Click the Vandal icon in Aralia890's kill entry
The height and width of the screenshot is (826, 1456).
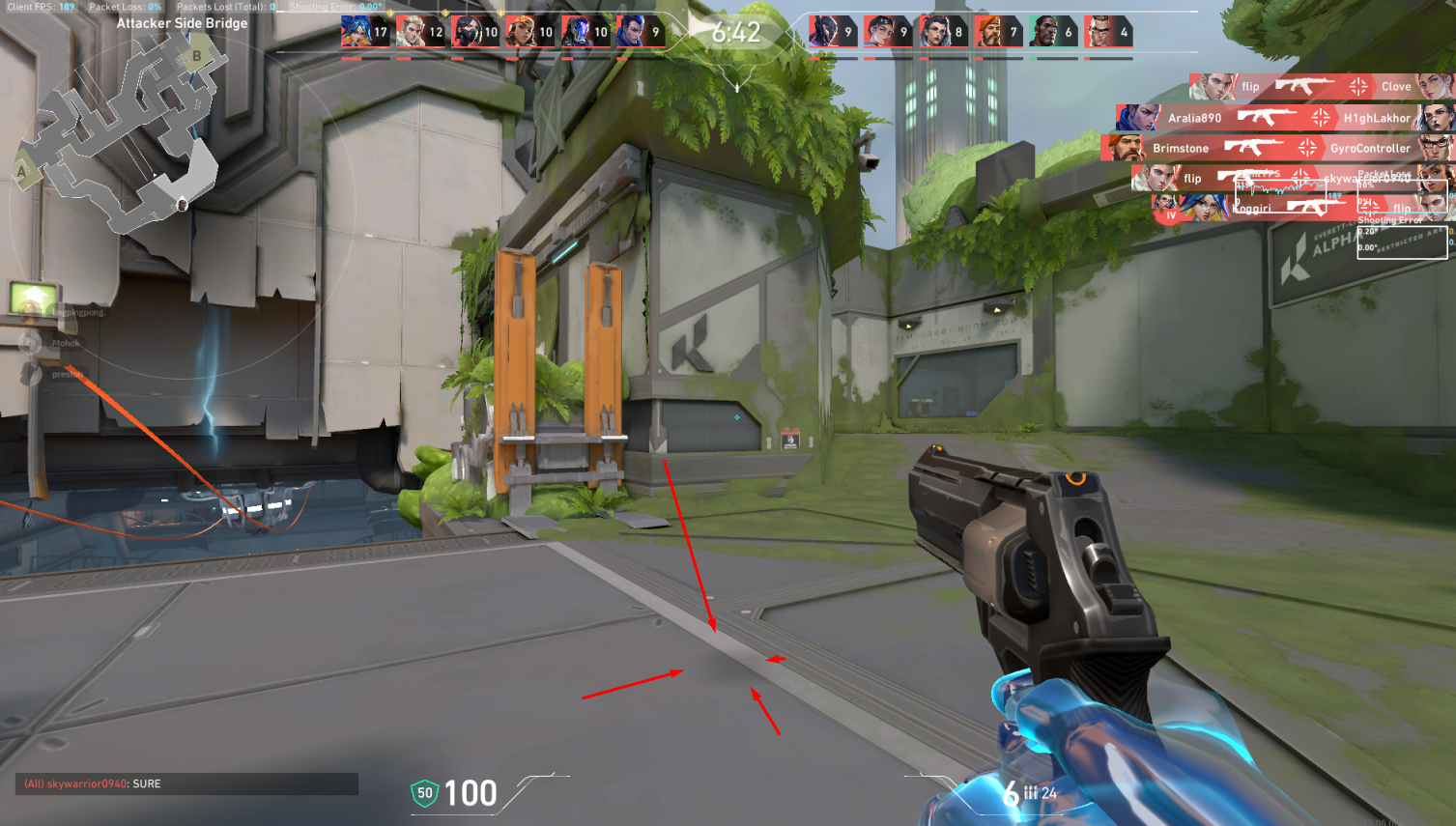(1264, 116)
